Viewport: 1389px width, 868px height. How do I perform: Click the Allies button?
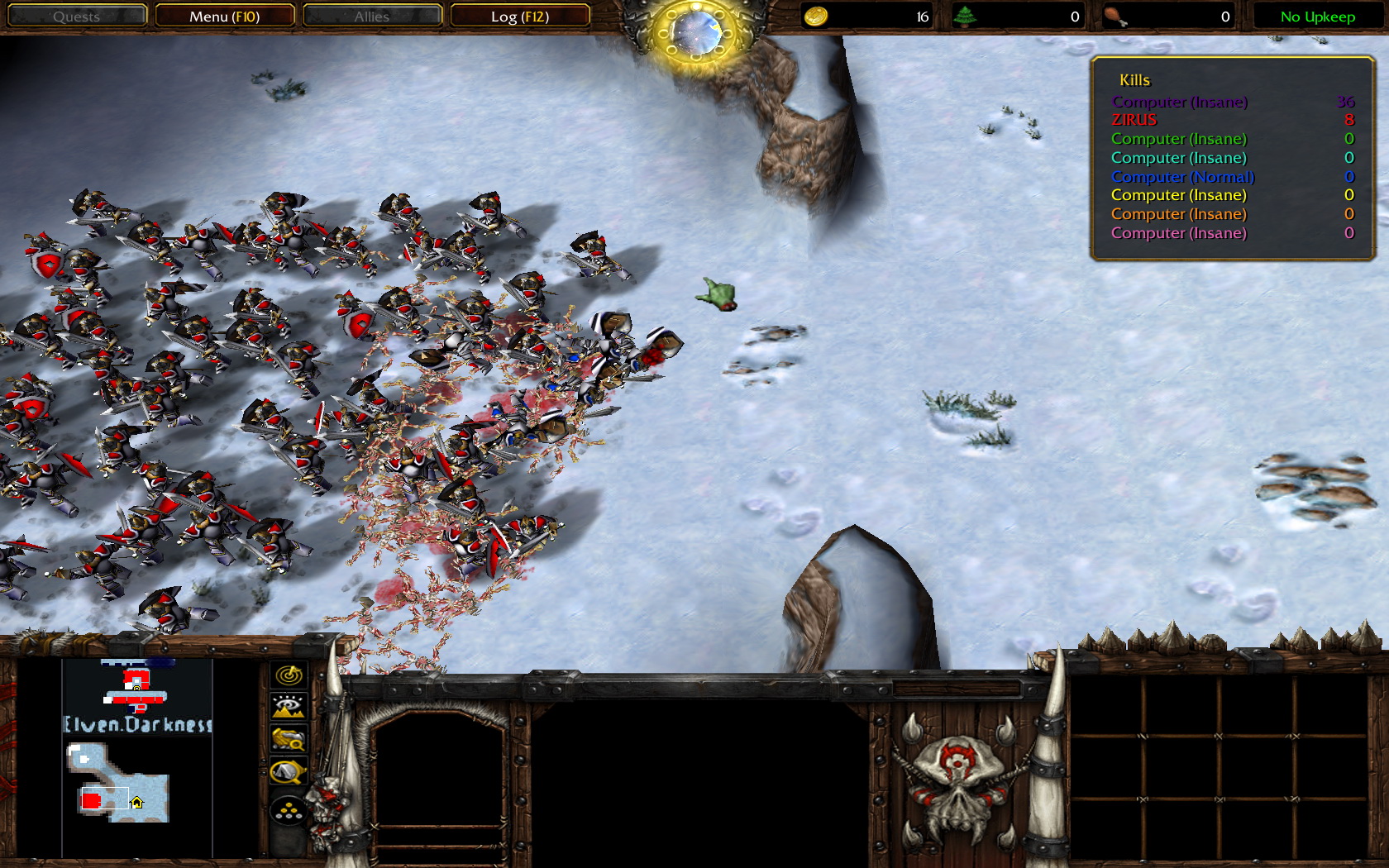372,16
